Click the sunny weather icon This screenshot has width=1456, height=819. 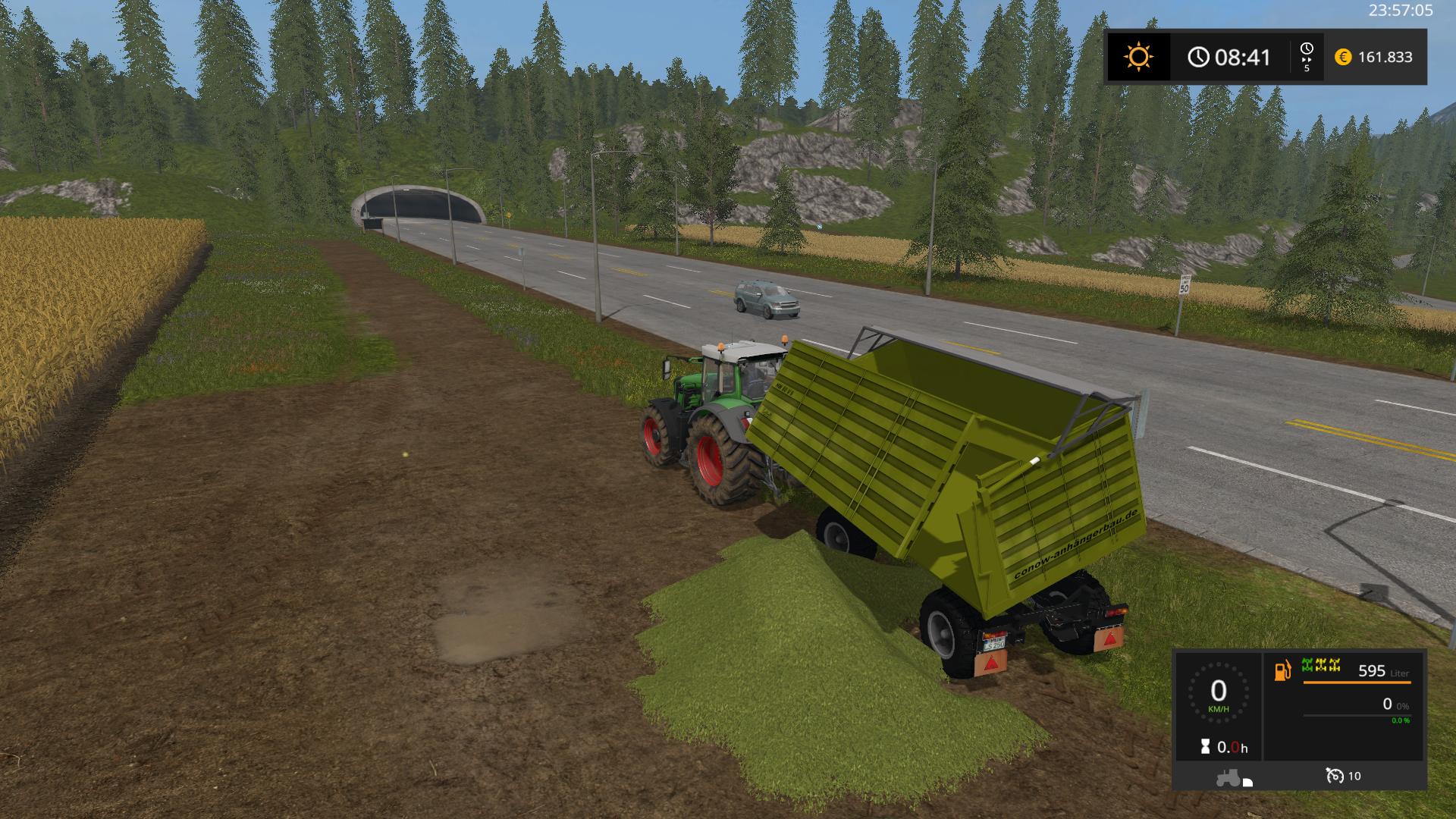point(1138,57)
